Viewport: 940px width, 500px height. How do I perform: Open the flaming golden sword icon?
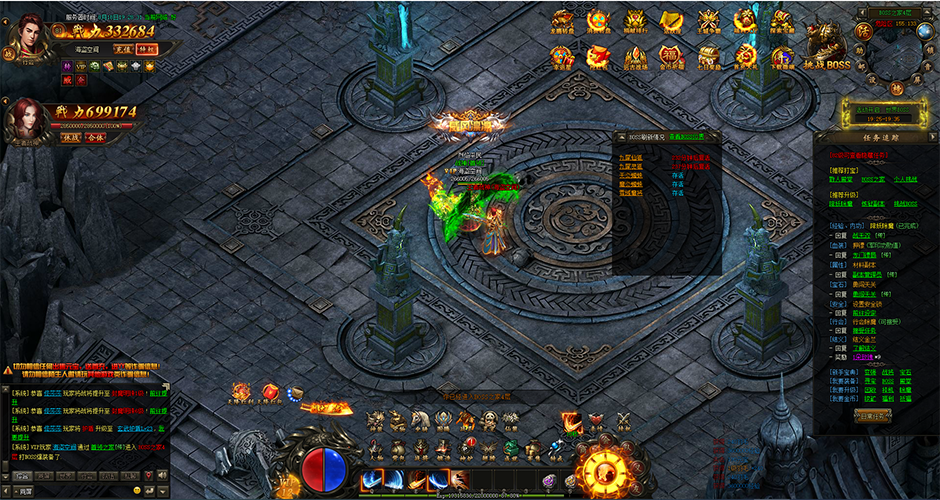[322, 408]
